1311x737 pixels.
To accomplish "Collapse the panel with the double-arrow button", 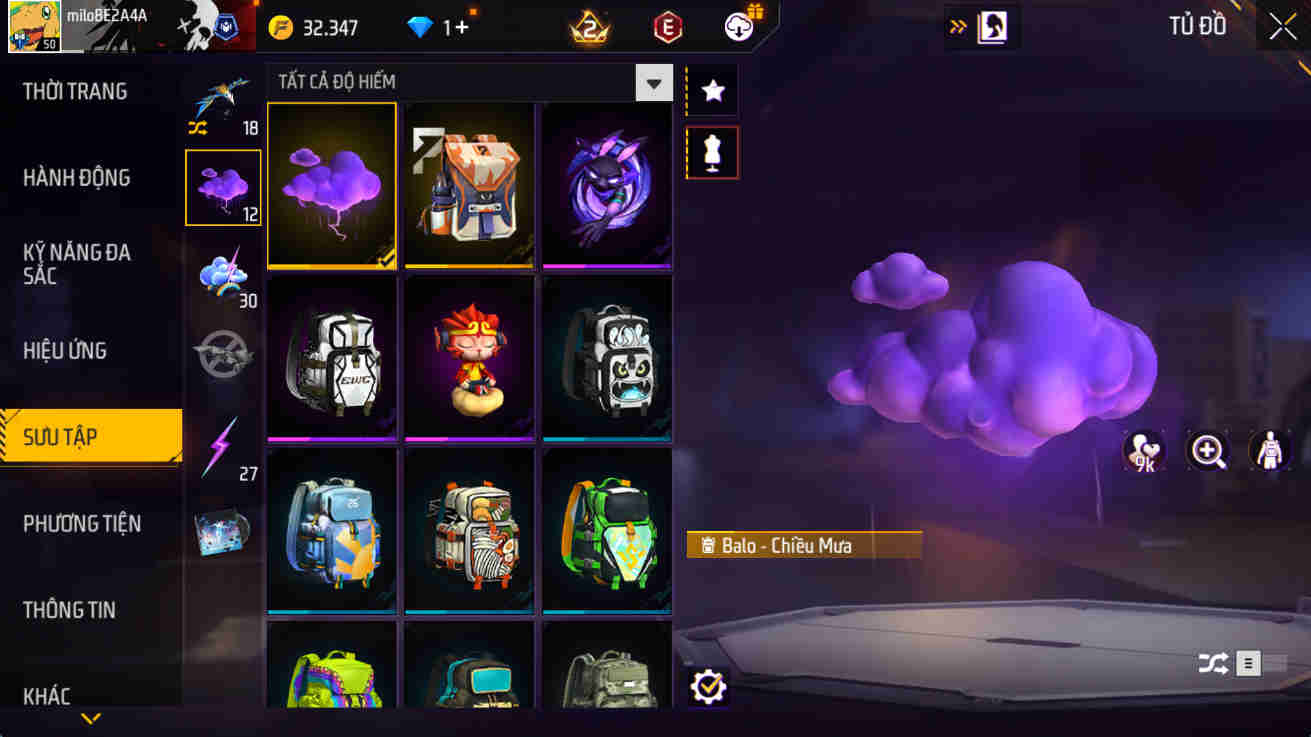I will (958, 27).
